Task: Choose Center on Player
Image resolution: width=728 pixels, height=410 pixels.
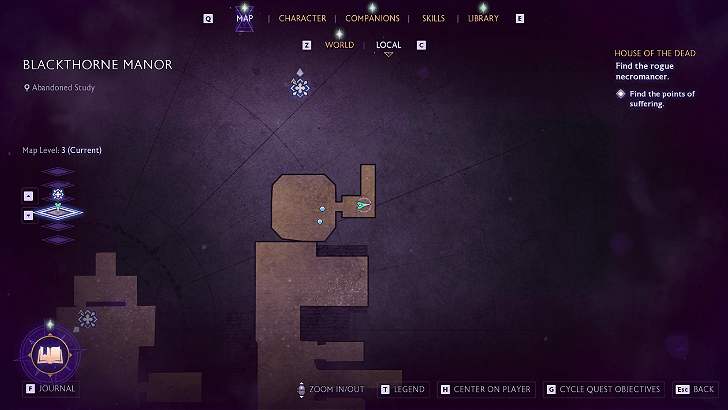Action: click(486, 389)
